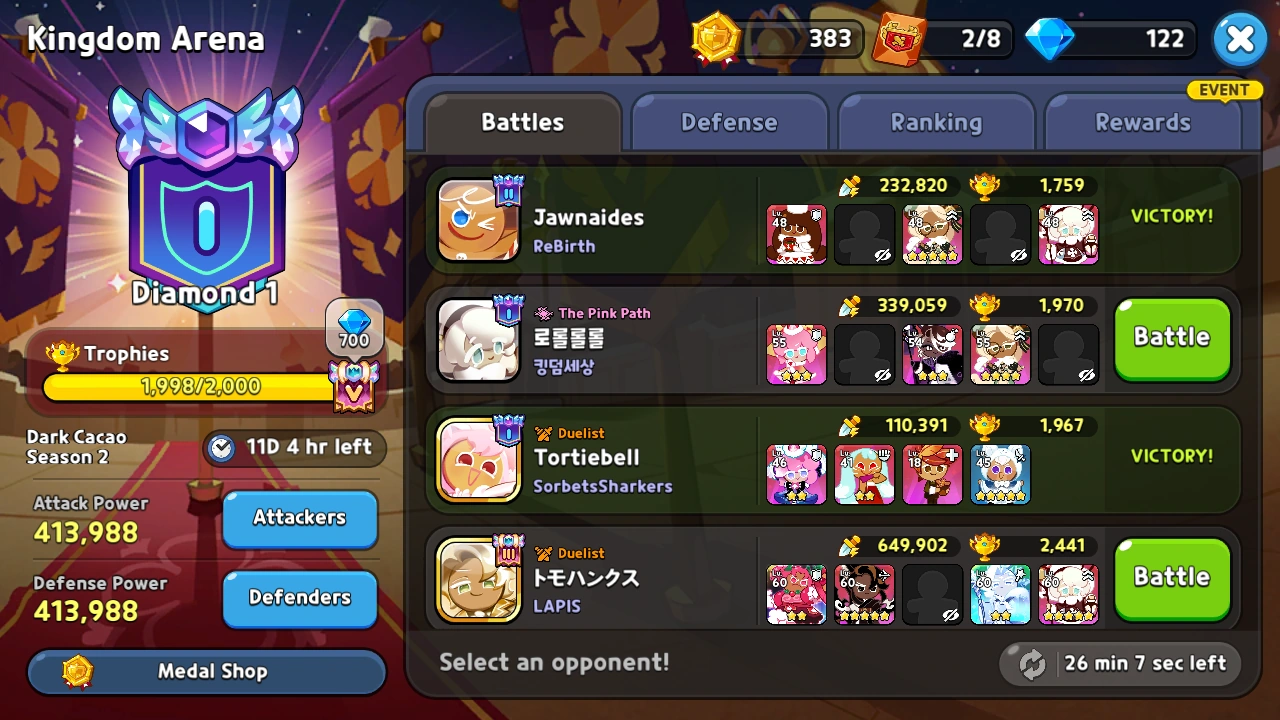Screen dimensions: 1280x720
Task: Click the crystal diamond currency icon
Action: (x=1050, y=39)
